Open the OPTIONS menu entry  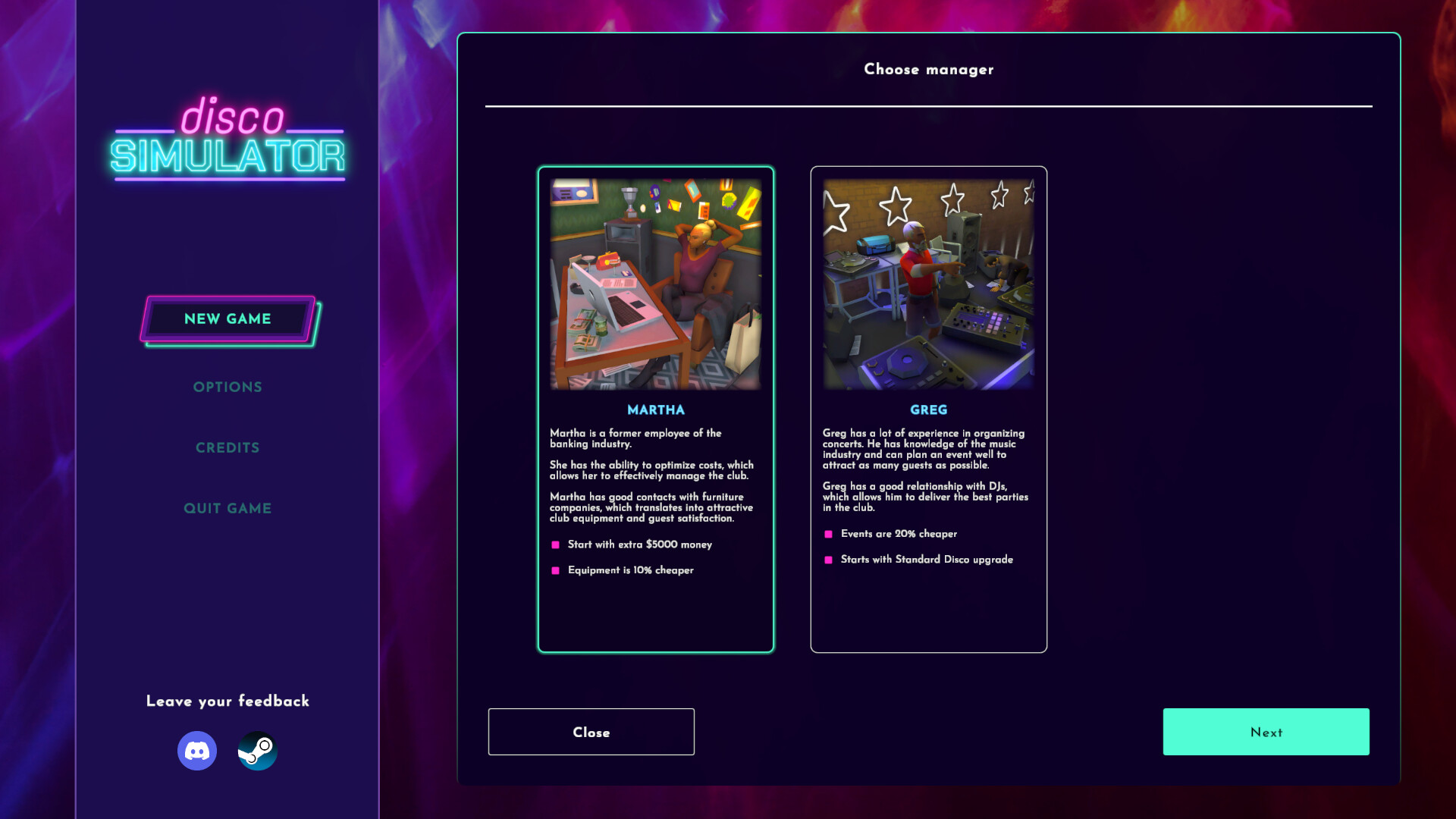click(x=227, y=387)
